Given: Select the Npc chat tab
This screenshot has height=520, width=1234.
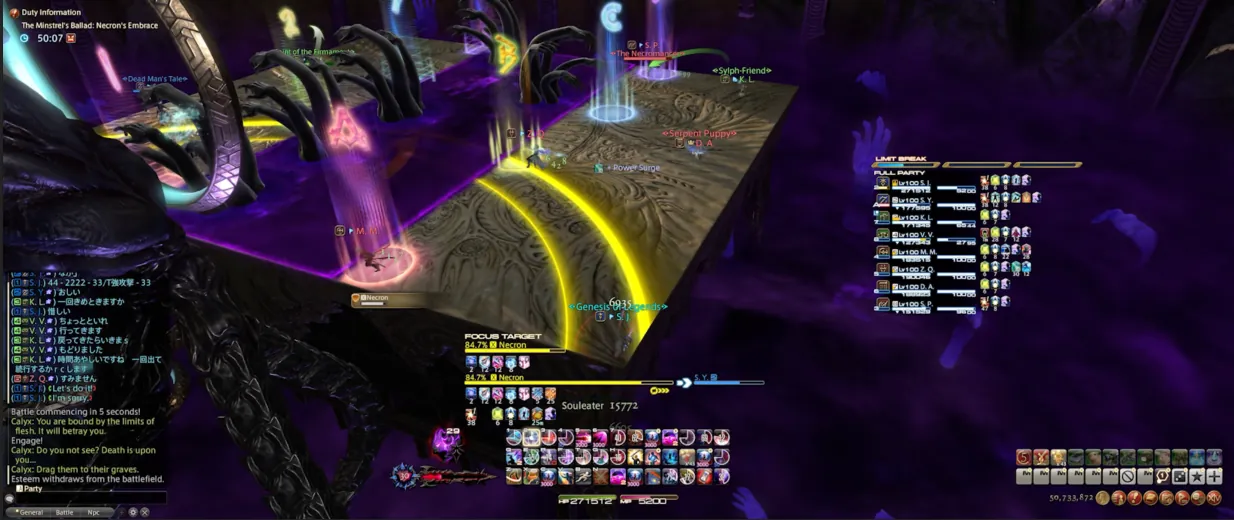Looking at the screenshot, I should click(x=93, y=512).
